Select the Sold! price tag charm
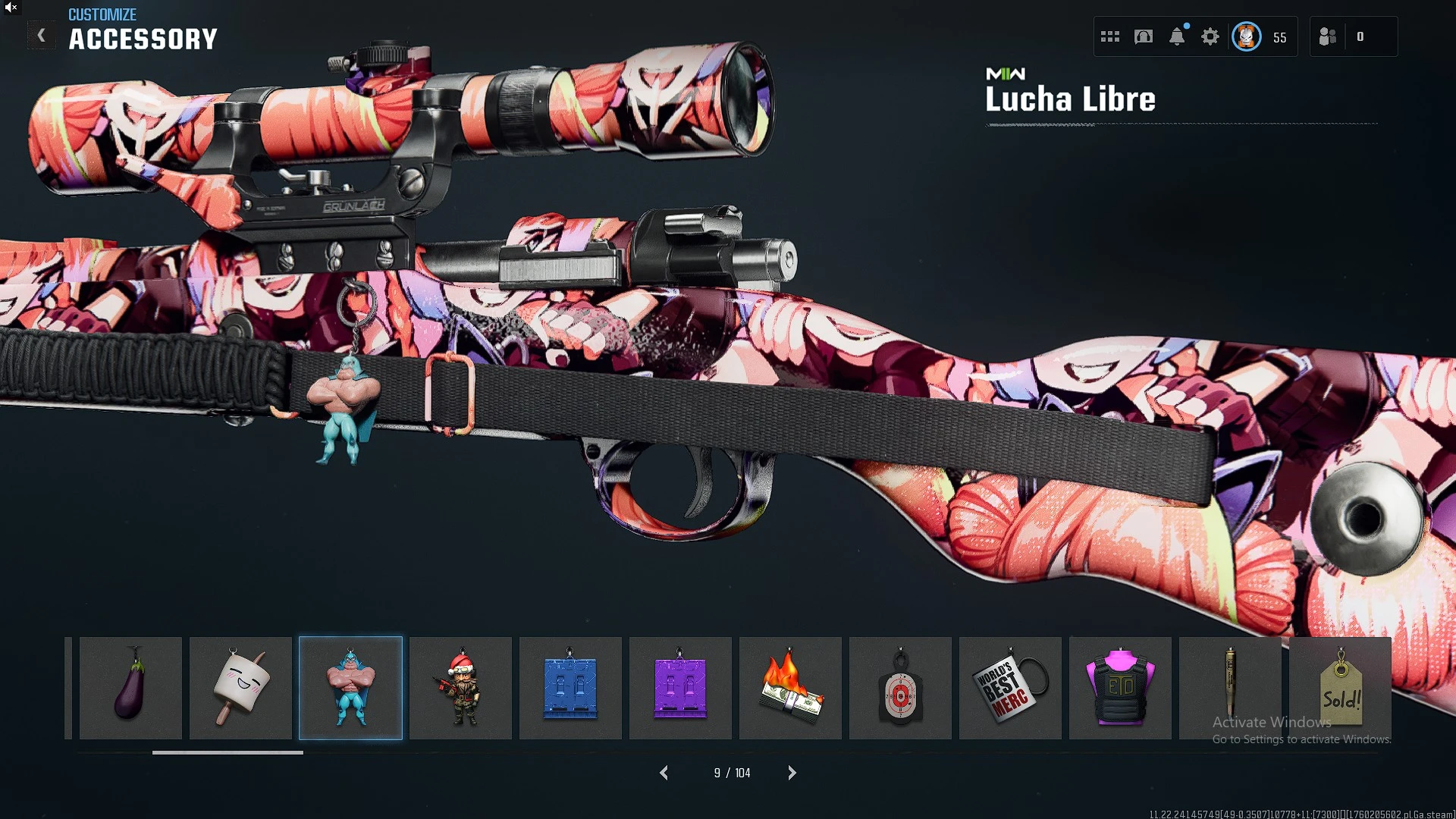 1340,688
